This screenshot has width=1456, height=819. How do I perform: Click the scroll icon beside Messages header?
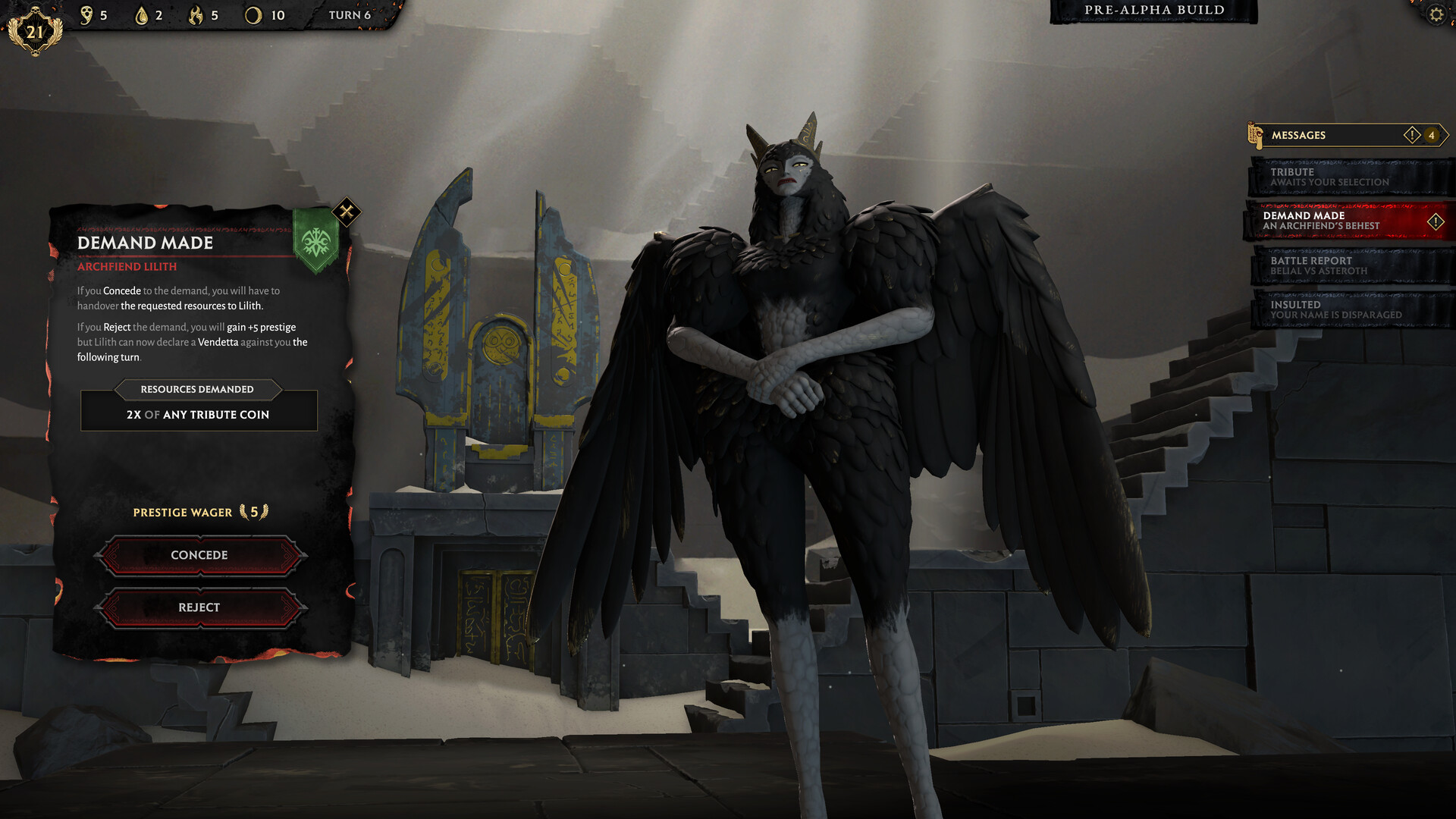pyautogui.click(x=1256, y=134)
